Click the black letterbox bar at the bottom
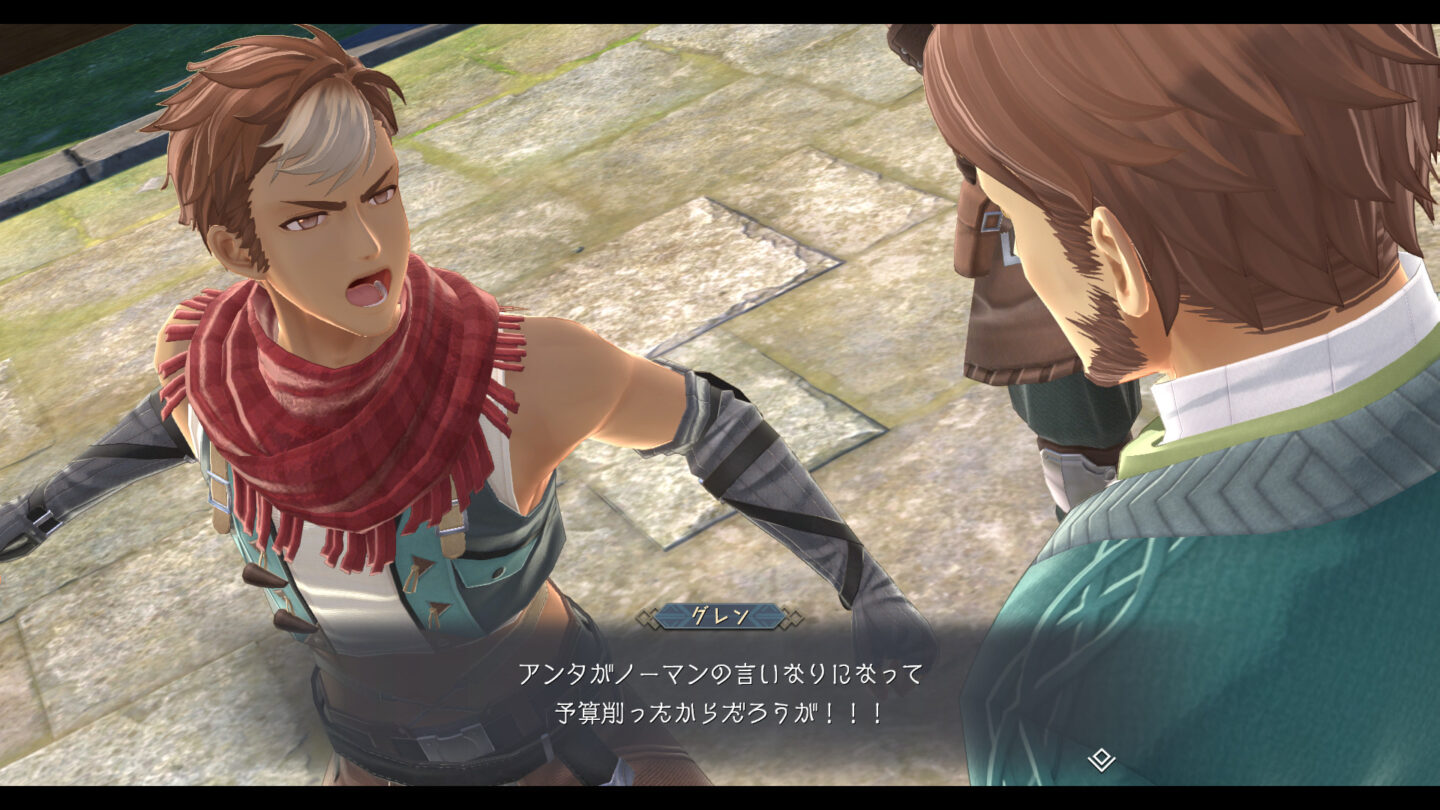The width and height of the screenshot is (1440, 810). (x=720, y=800)
